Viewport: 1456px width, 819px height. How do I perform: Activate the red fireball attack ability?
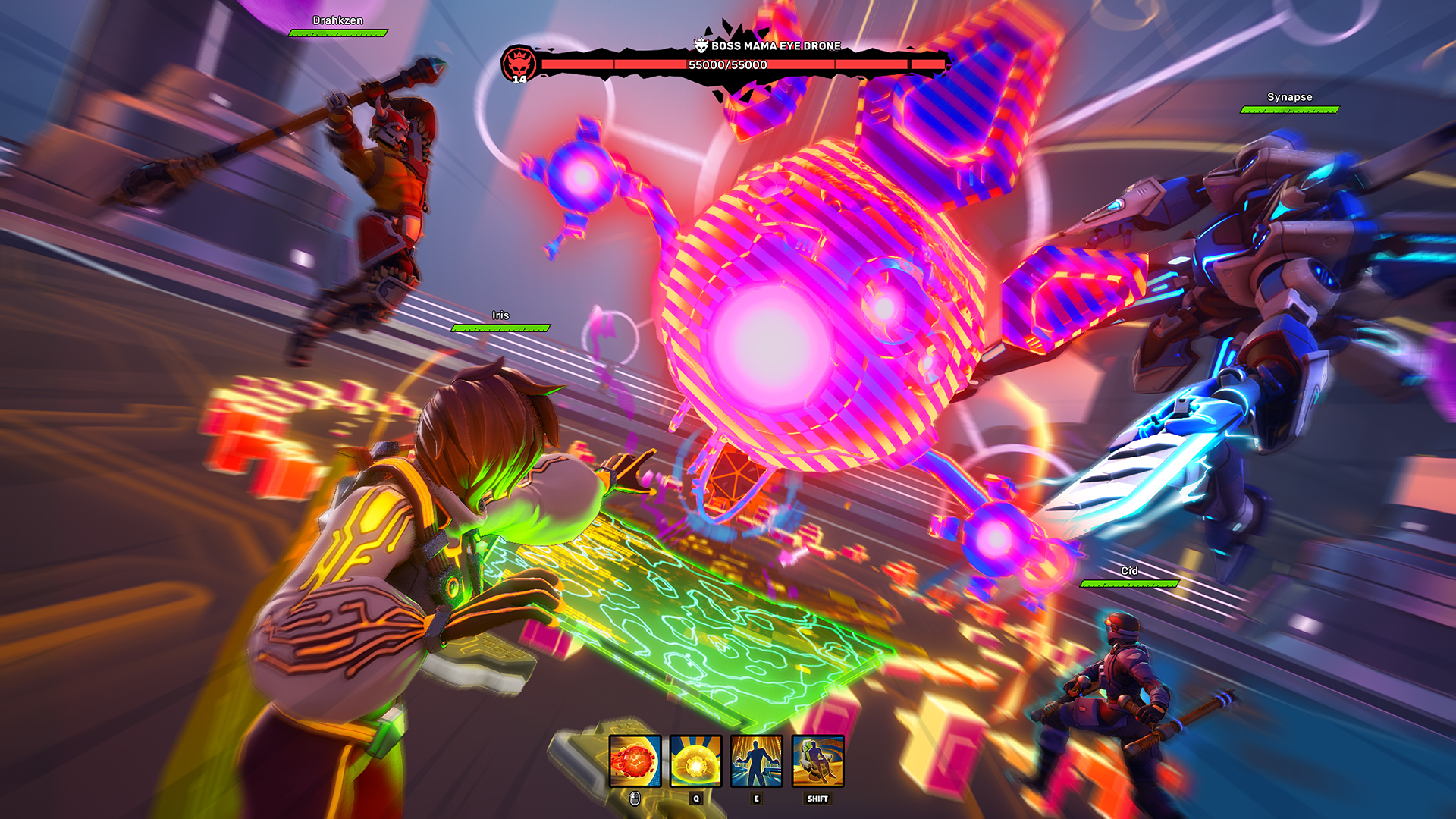point(635,761)
